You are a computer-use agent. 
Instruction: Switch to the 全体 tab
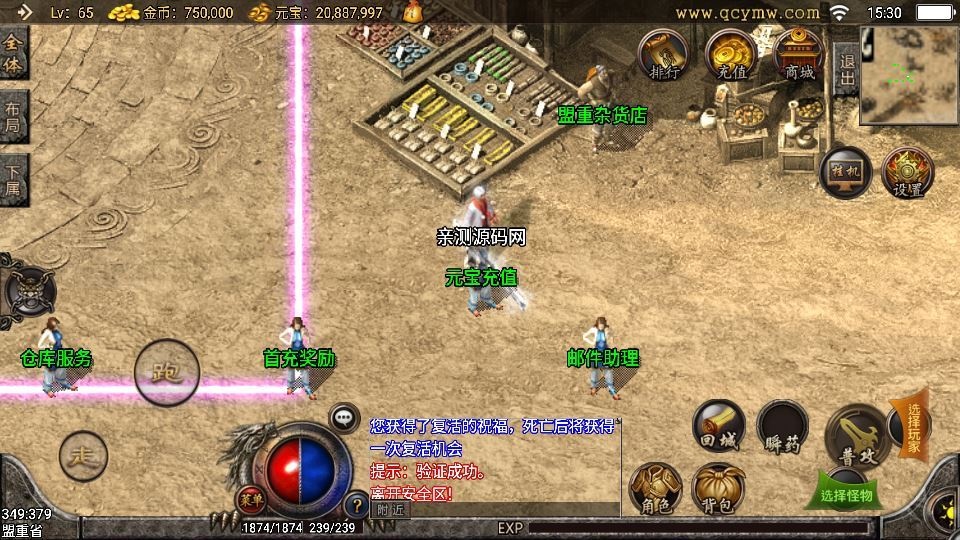pos(13,55)
